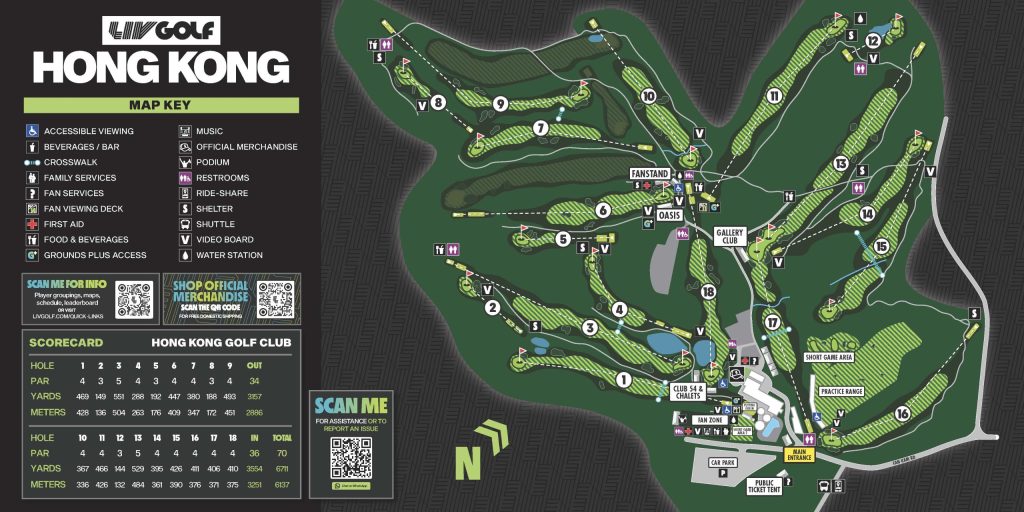Select the Car Park map label
This screenshot has height=512, width=1024.
pyautogui.click(x=723, y=463)
